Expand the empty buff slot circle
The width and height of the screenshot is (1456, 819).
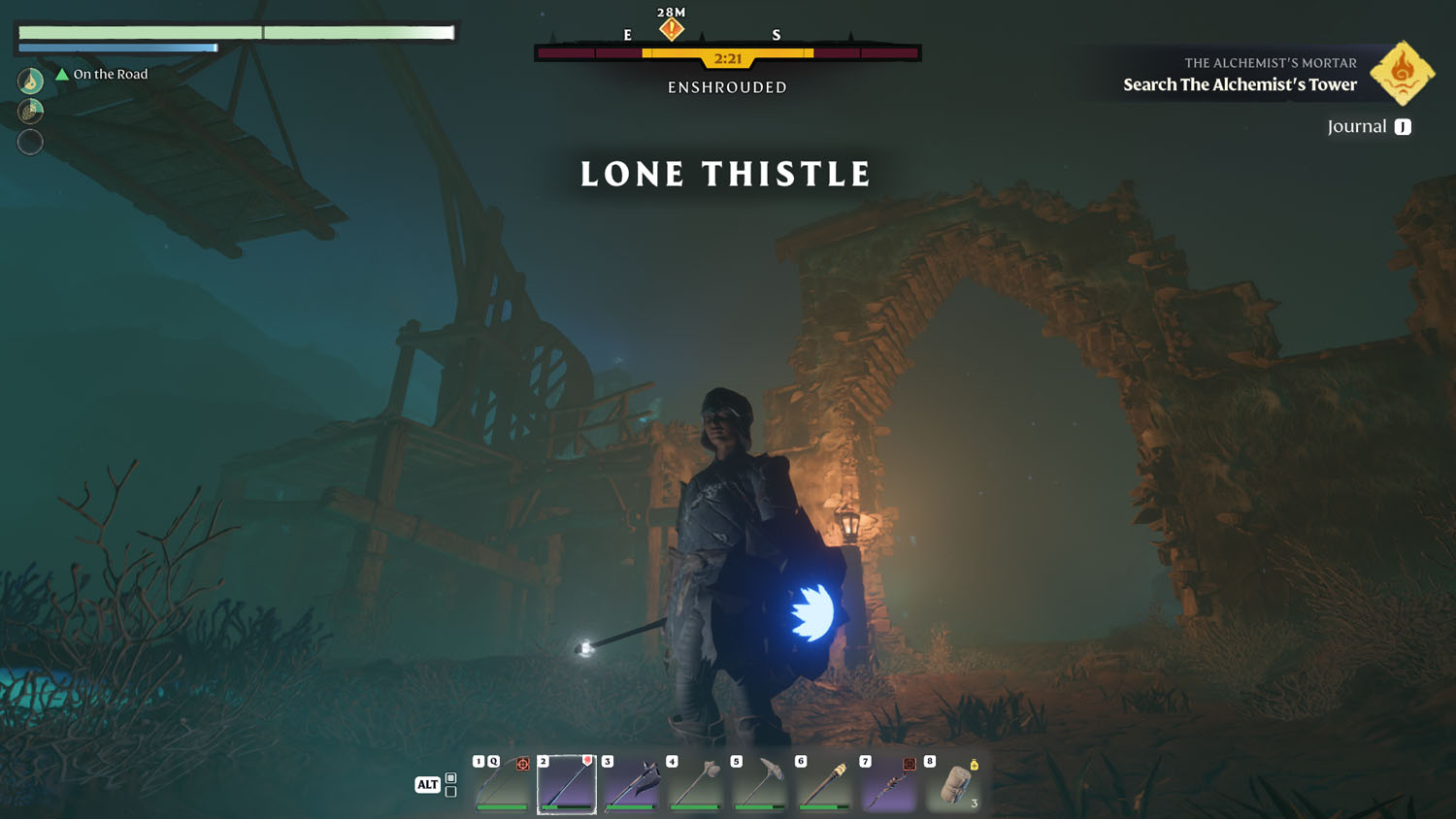pyautogui.click(x=30, y=142)
